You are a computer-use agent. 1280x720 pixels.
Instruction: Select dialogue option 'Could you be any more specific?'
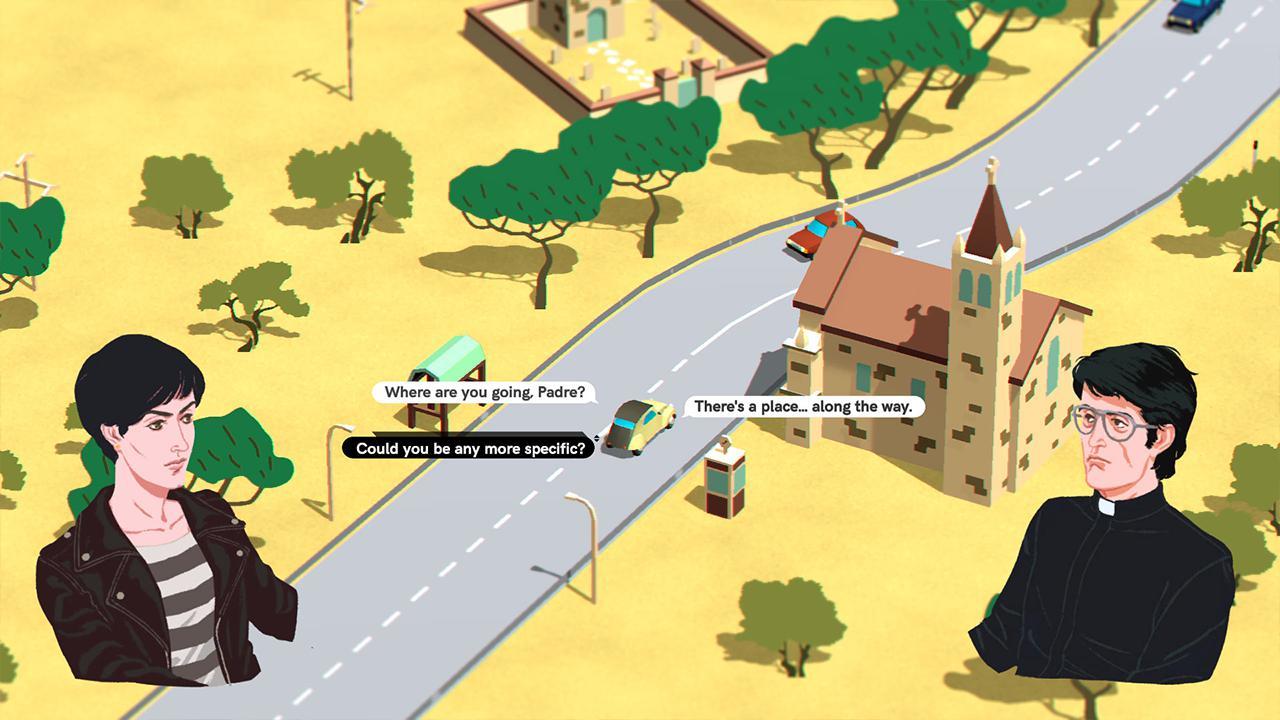pyautogui.click(x=469, y=448)
